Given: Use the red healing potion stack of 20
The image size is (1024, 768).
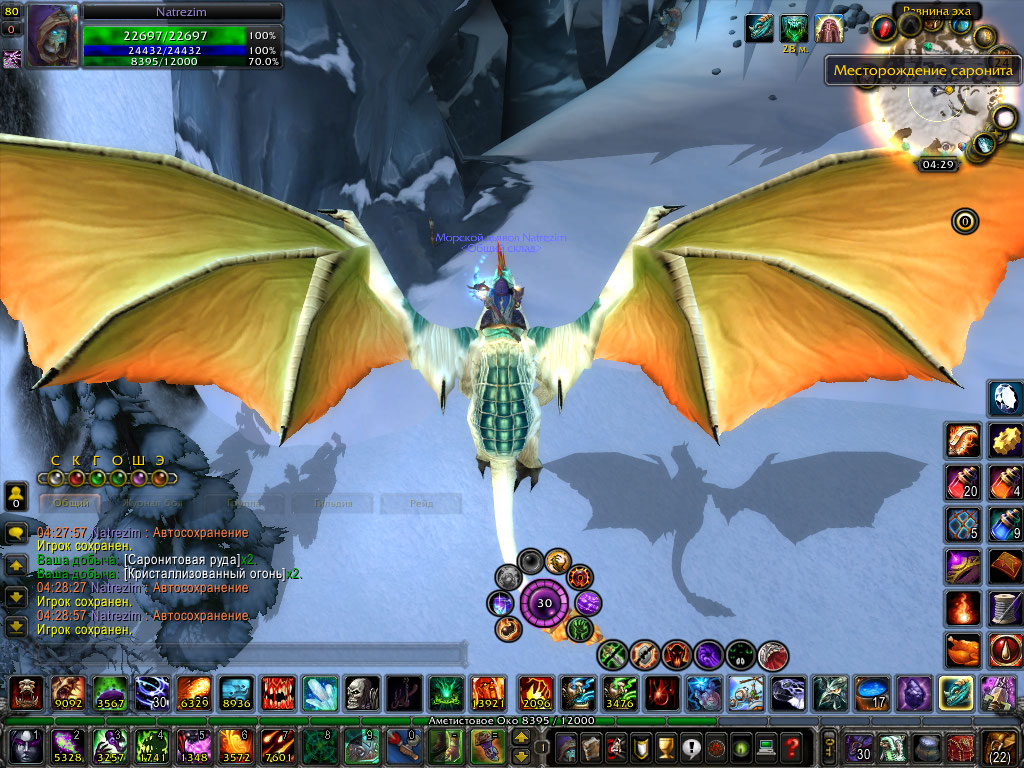Looking at the screenshot, I should coord(962,481).
